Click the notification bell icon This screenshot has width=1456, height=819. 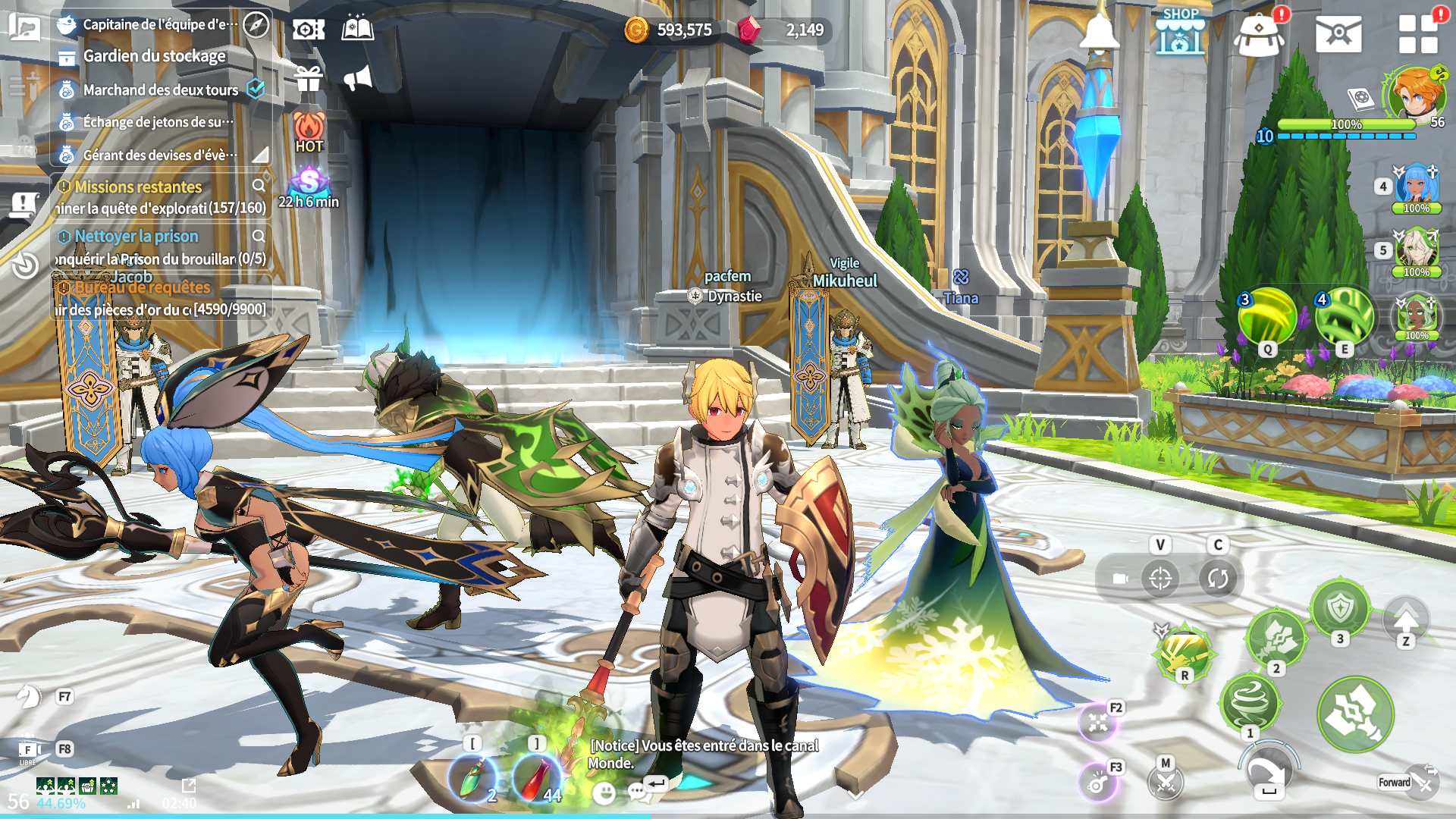click(x=1099, y=32)
